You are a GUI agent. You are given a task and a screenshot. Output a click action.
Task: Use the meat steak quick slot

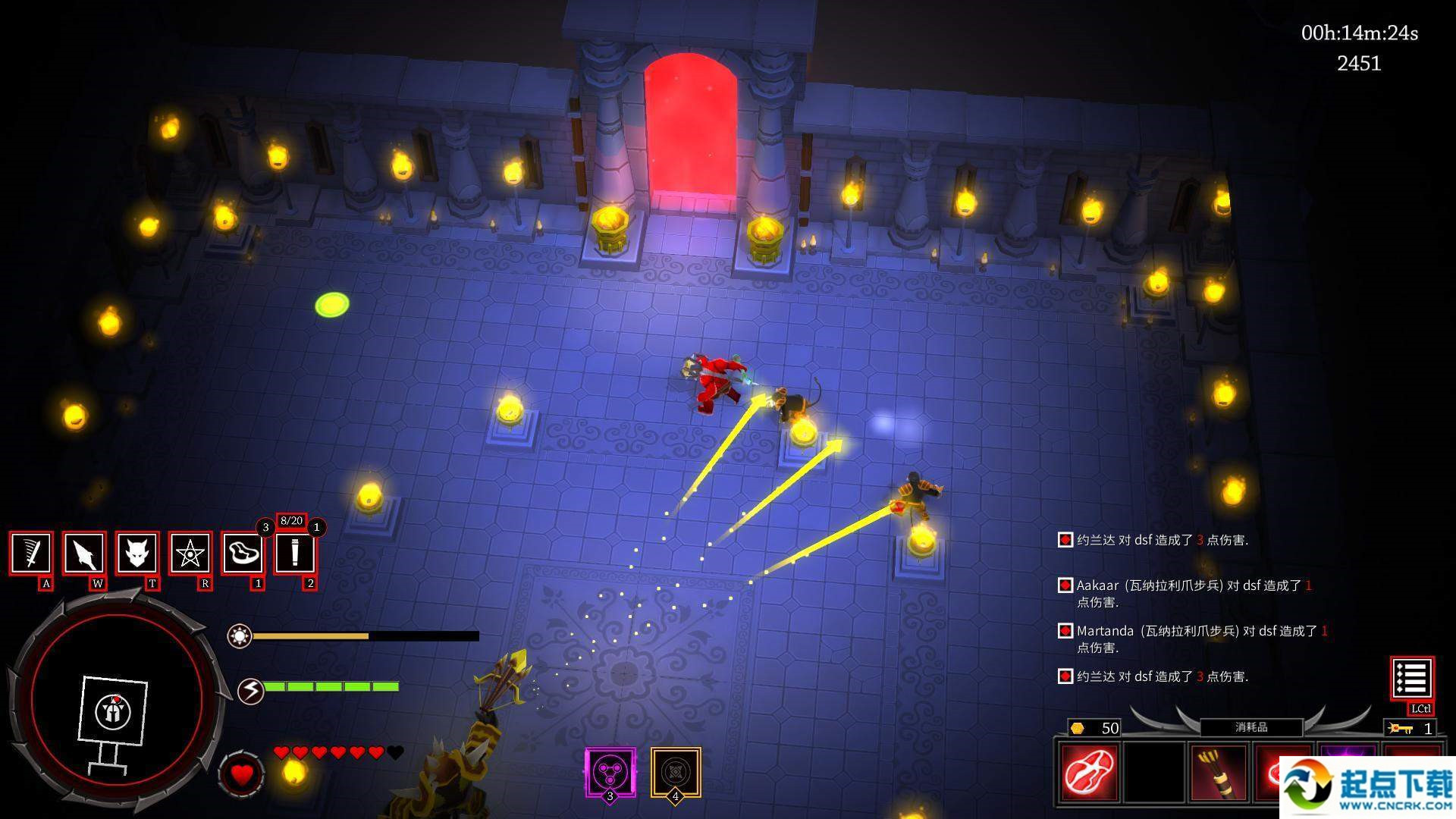tap(243, 554)
